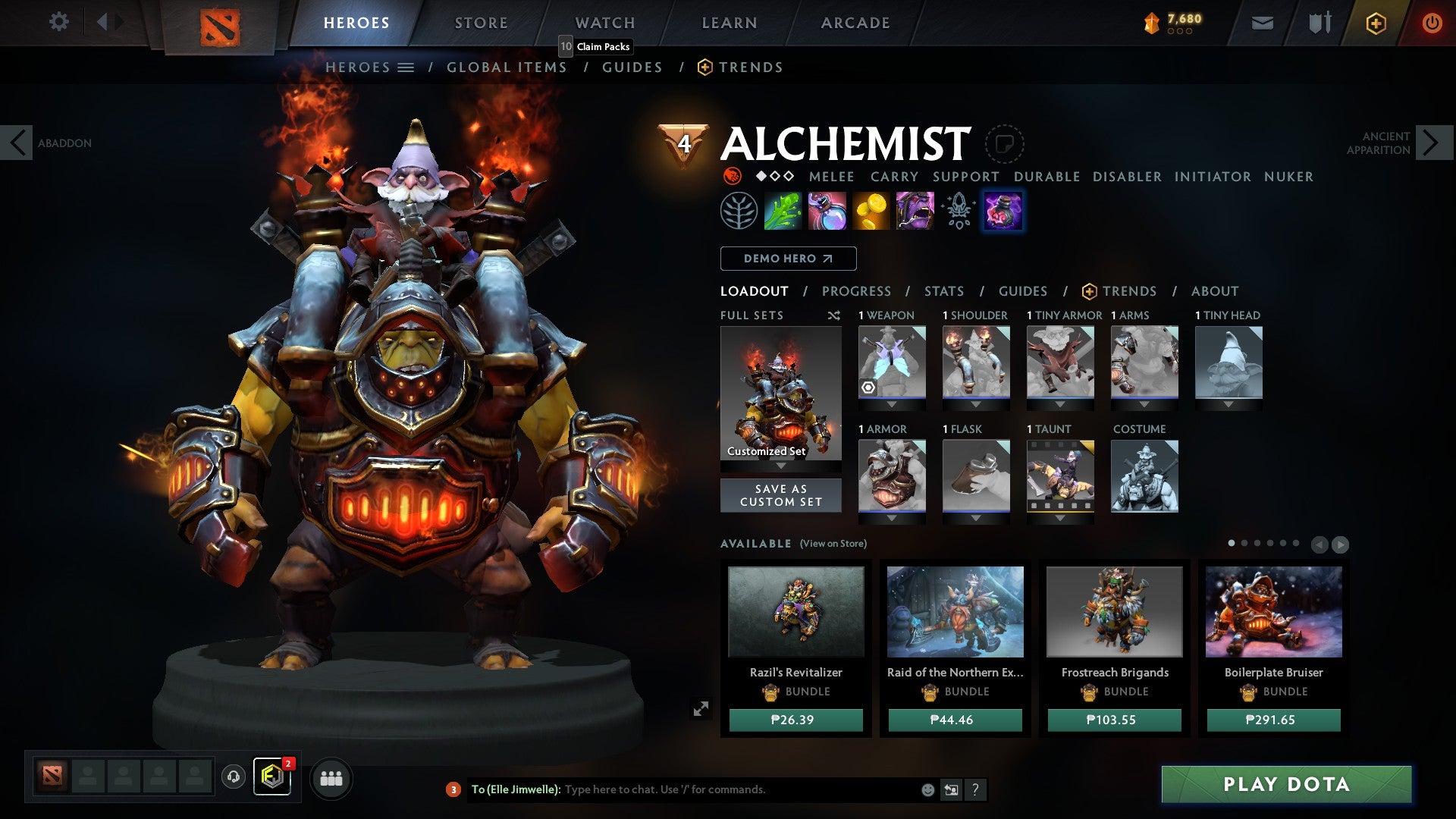Select the Chemical Rage ability icon
The width and height of the screenshot is (1456, 819).
click(x=916, y=211)
